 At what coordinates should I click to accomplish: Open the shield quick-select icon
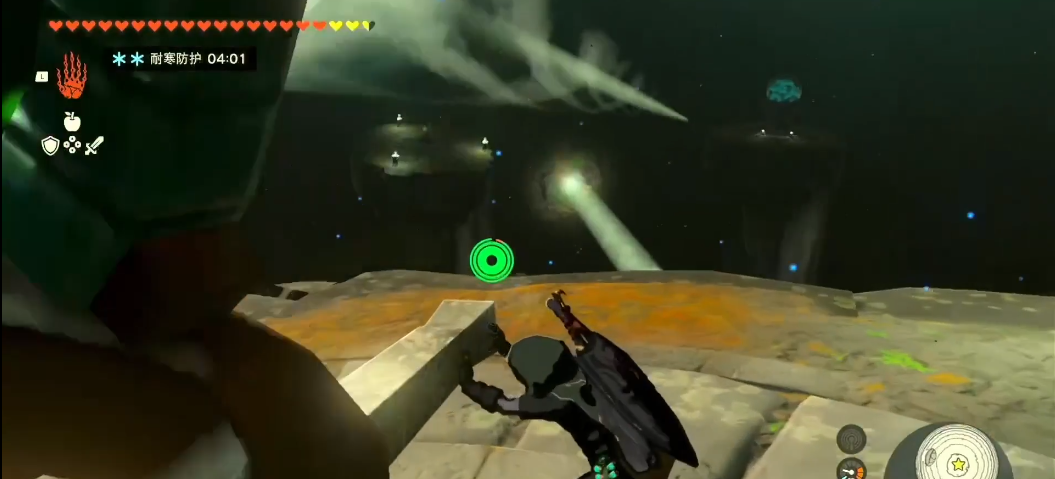point(50,146)
